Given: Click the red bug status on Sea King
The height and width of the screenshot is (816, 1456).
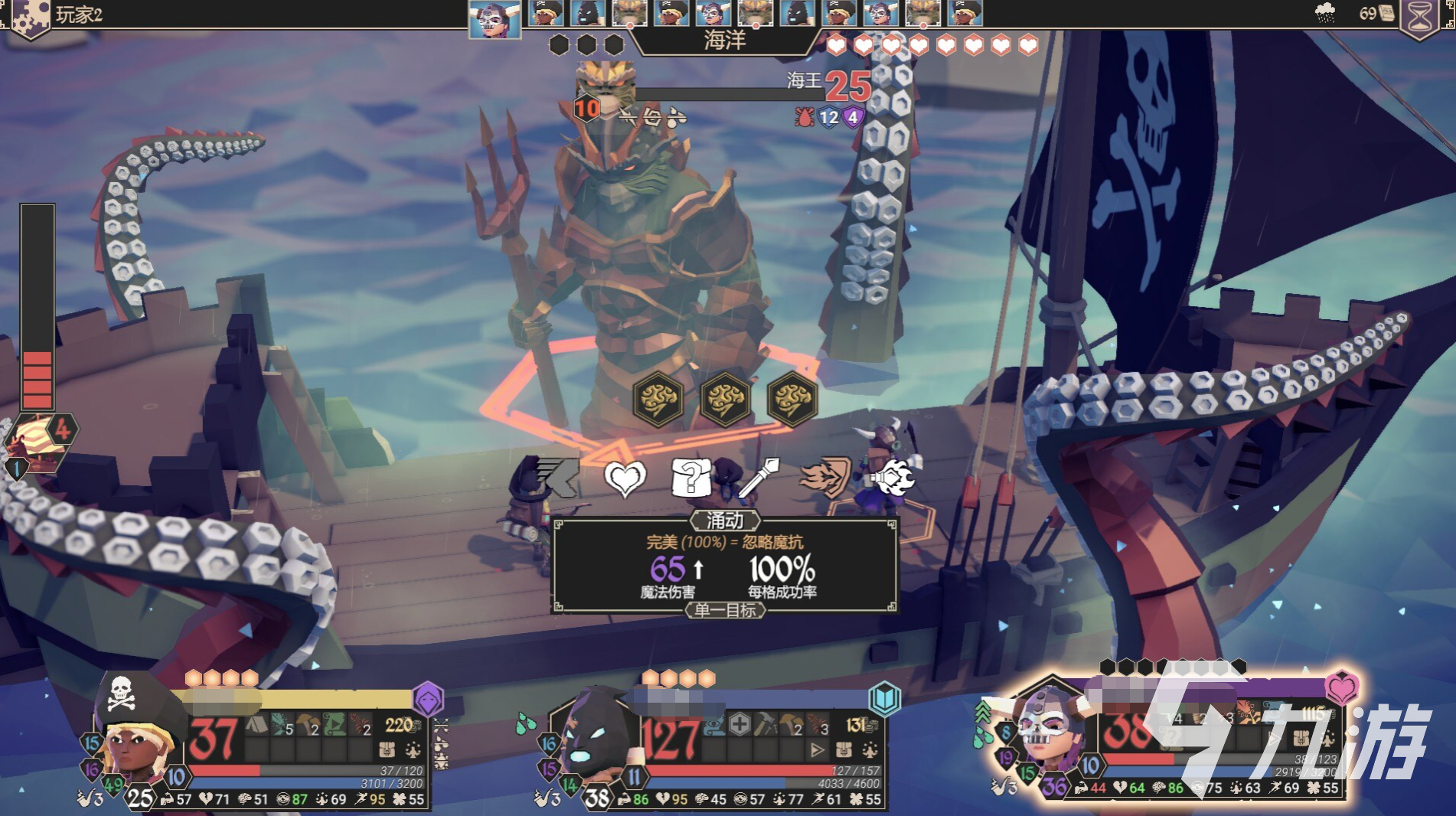Looking at the screenshot, I should pos(804,117).
